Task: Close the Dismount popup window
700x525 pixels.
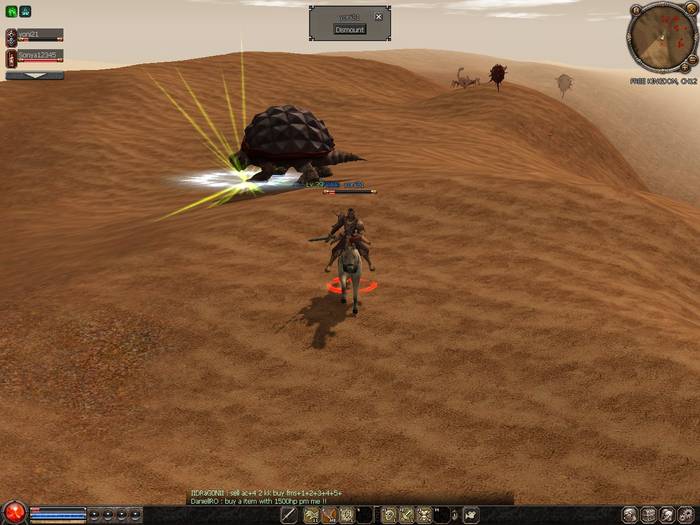Action: (378, 17)
